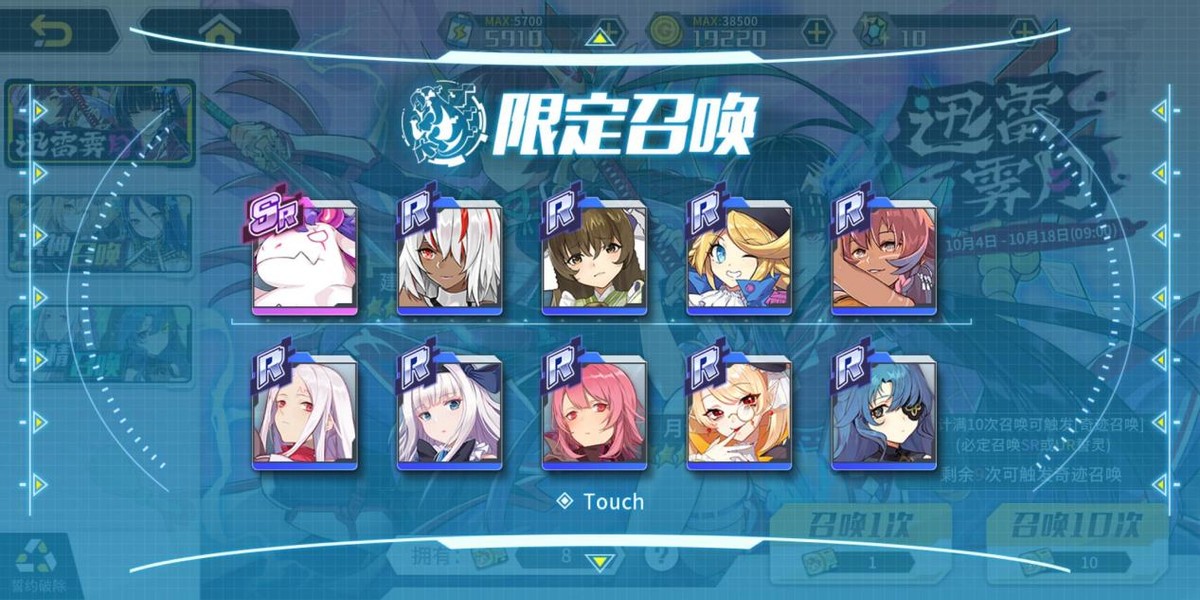Select the blue-eyed silver-haired girl card

pyautogui.click(x=449, y=412)
